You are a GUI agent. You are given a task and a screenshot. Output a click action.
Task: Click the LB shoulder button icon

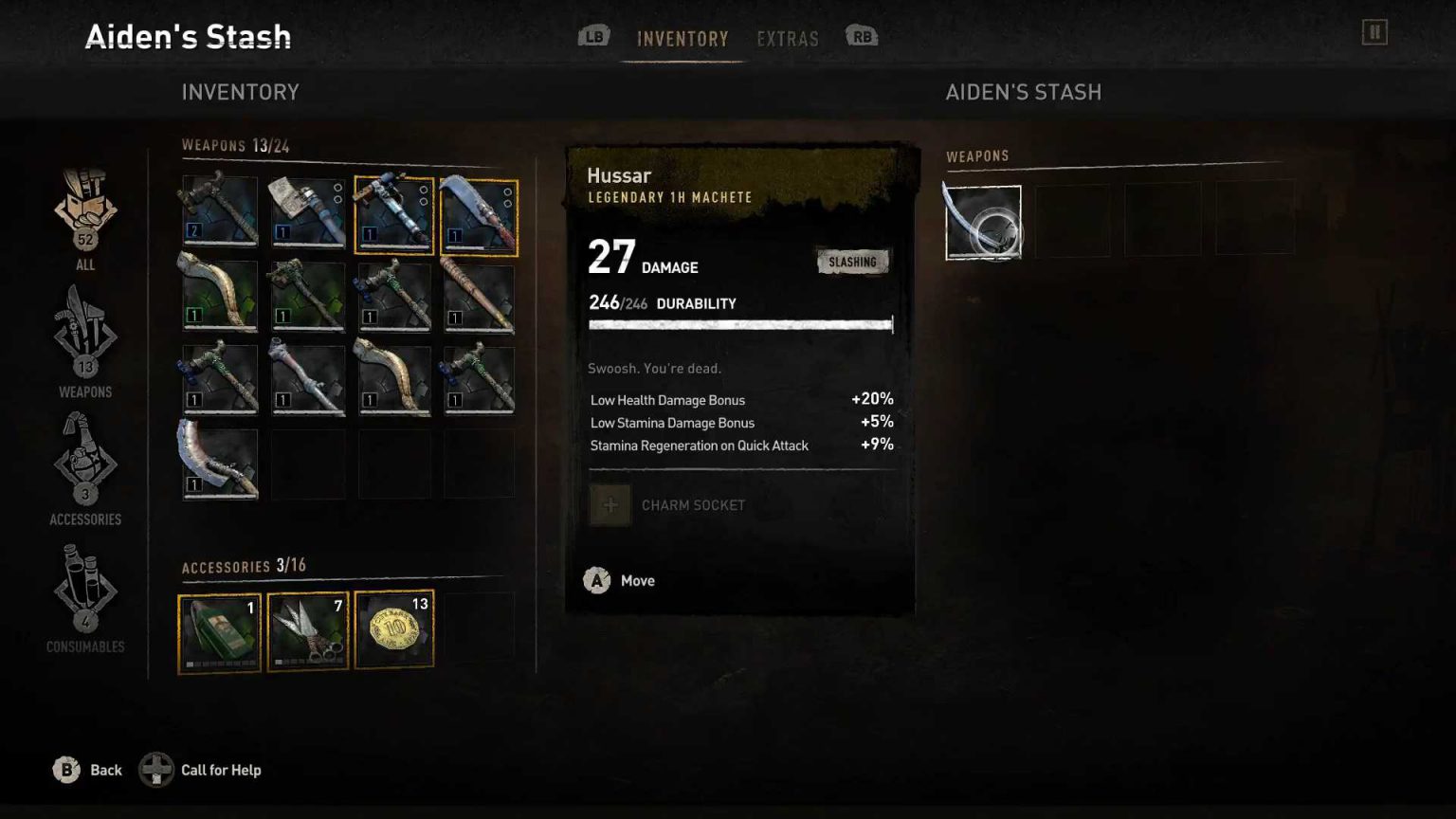point(593,36)
